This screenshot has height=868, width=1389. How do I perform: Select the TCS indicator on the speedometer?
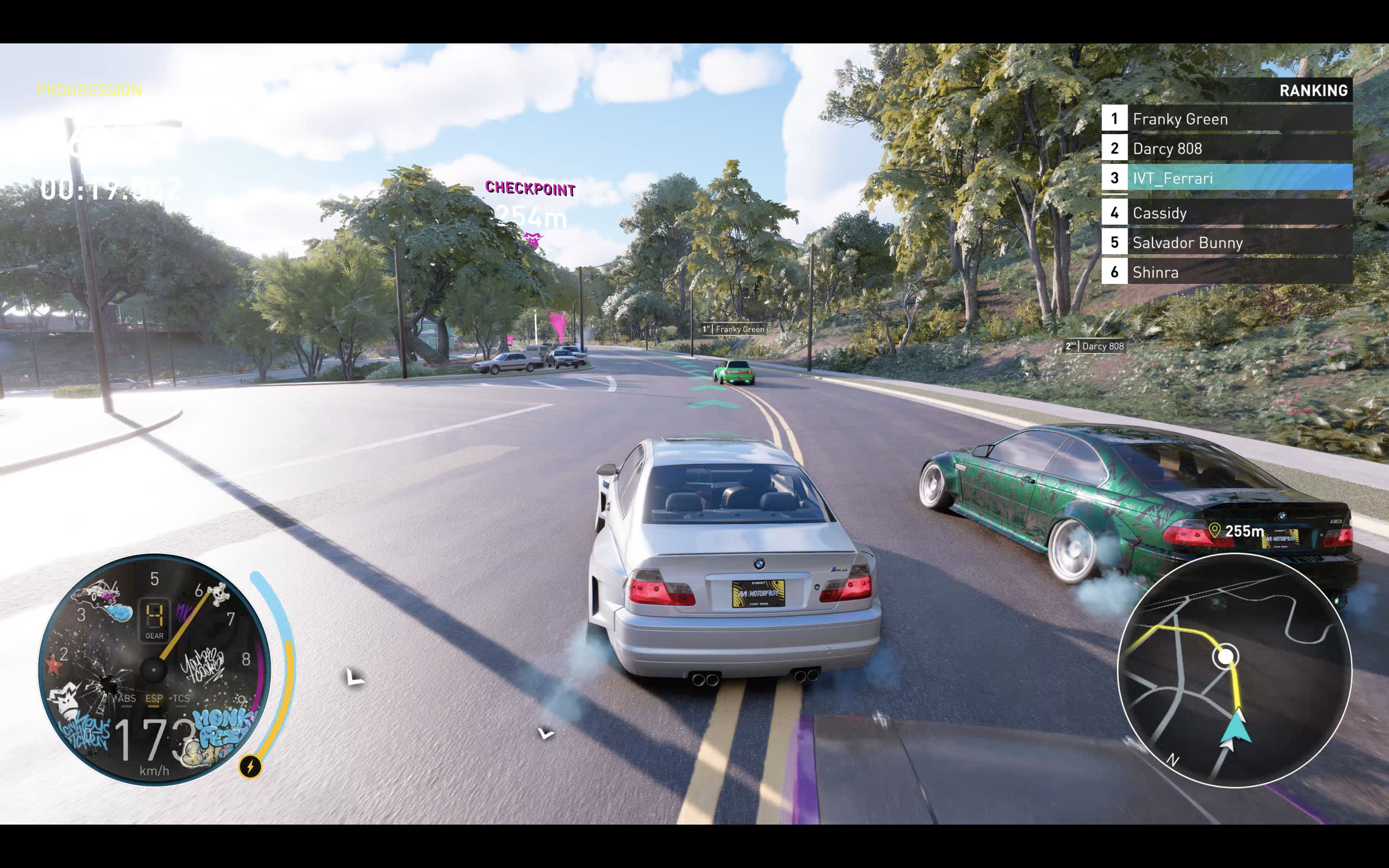181,699
